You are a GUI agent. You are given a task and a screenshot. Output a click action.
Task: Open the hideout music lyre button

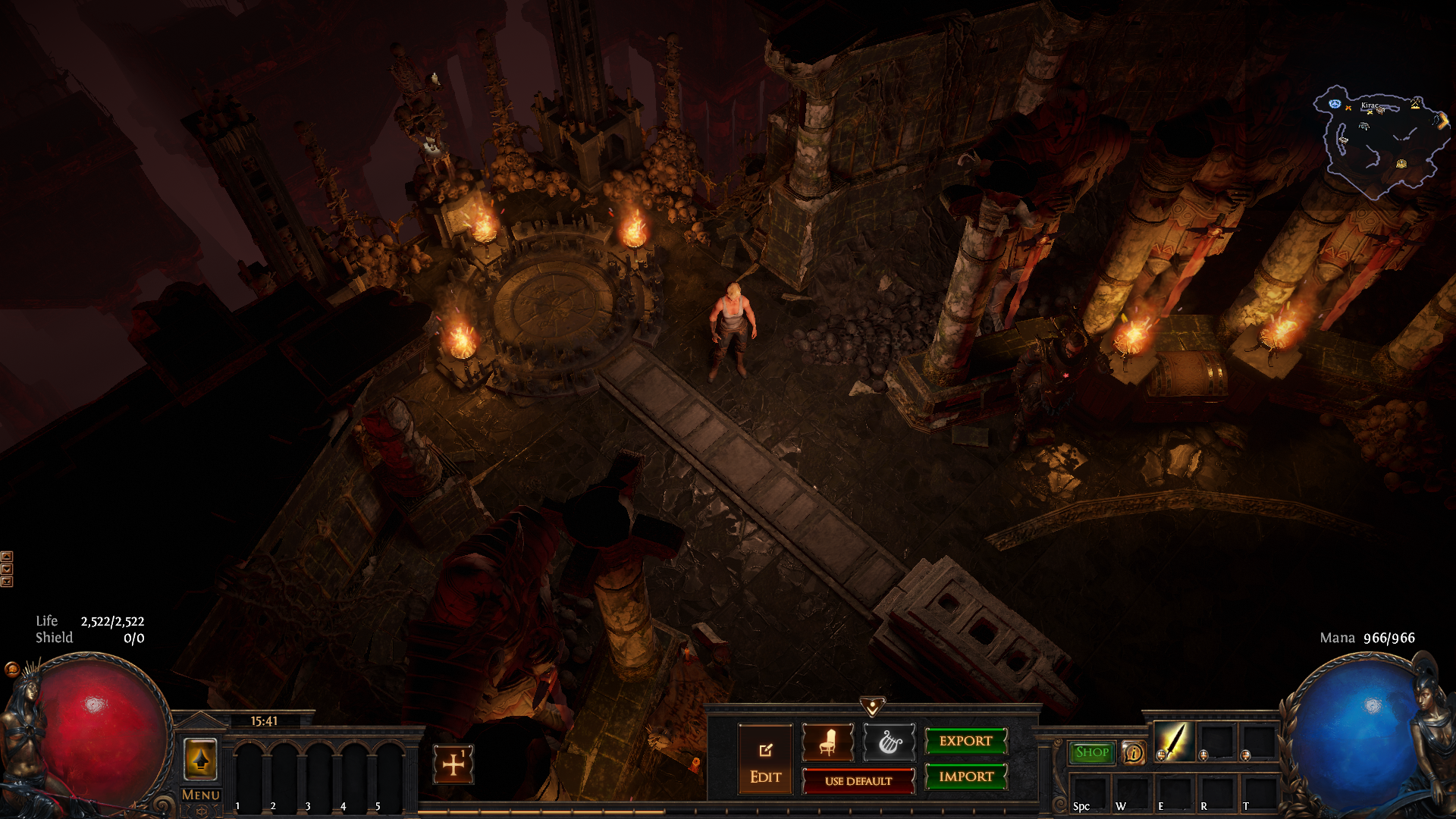[x=889, y=742]
